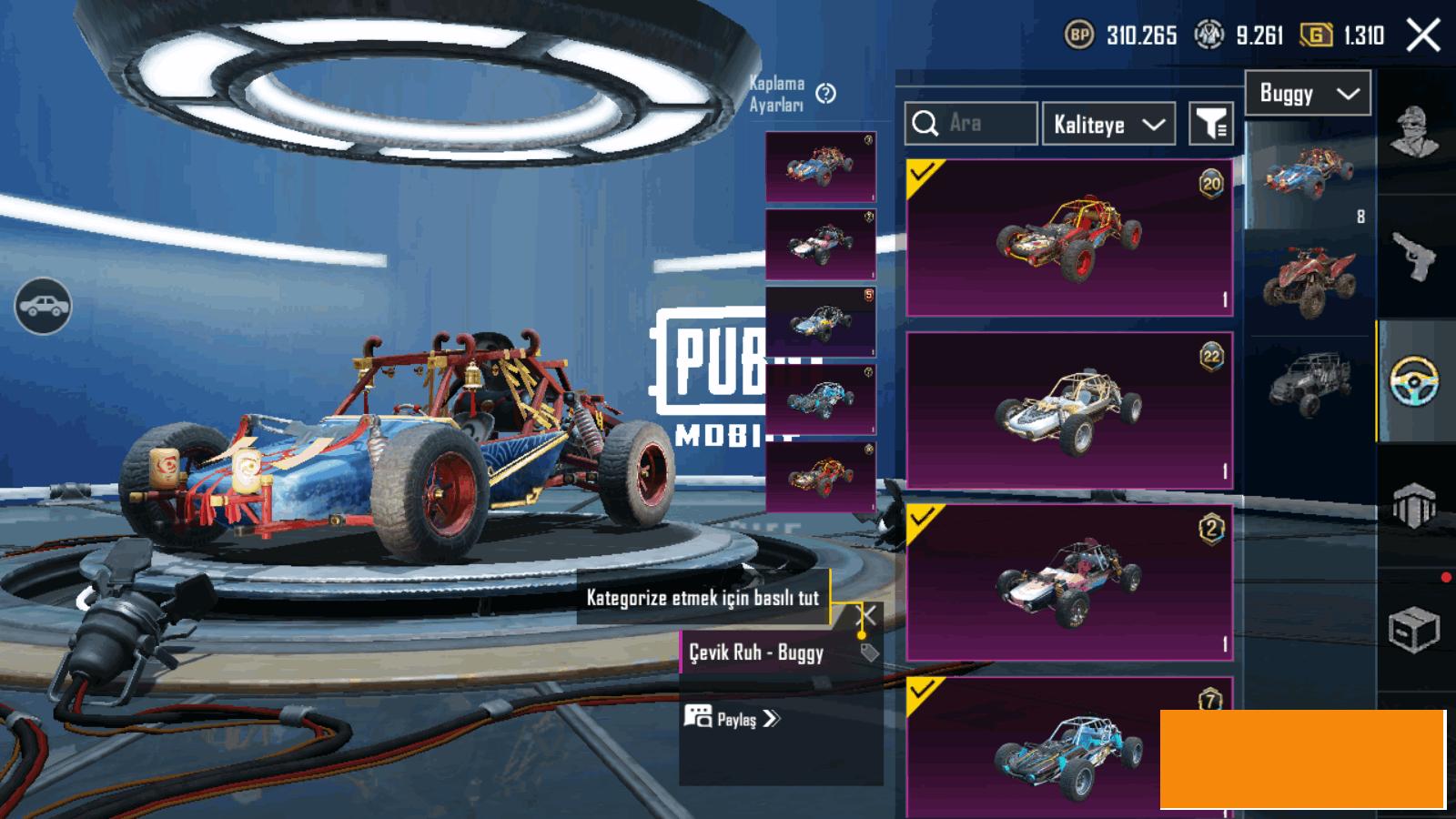Image resolution: width=1456 pixels, height=819 pixels.
Task: Open the Buggy vehicle type dropdown
Action: click(1308, 94)
